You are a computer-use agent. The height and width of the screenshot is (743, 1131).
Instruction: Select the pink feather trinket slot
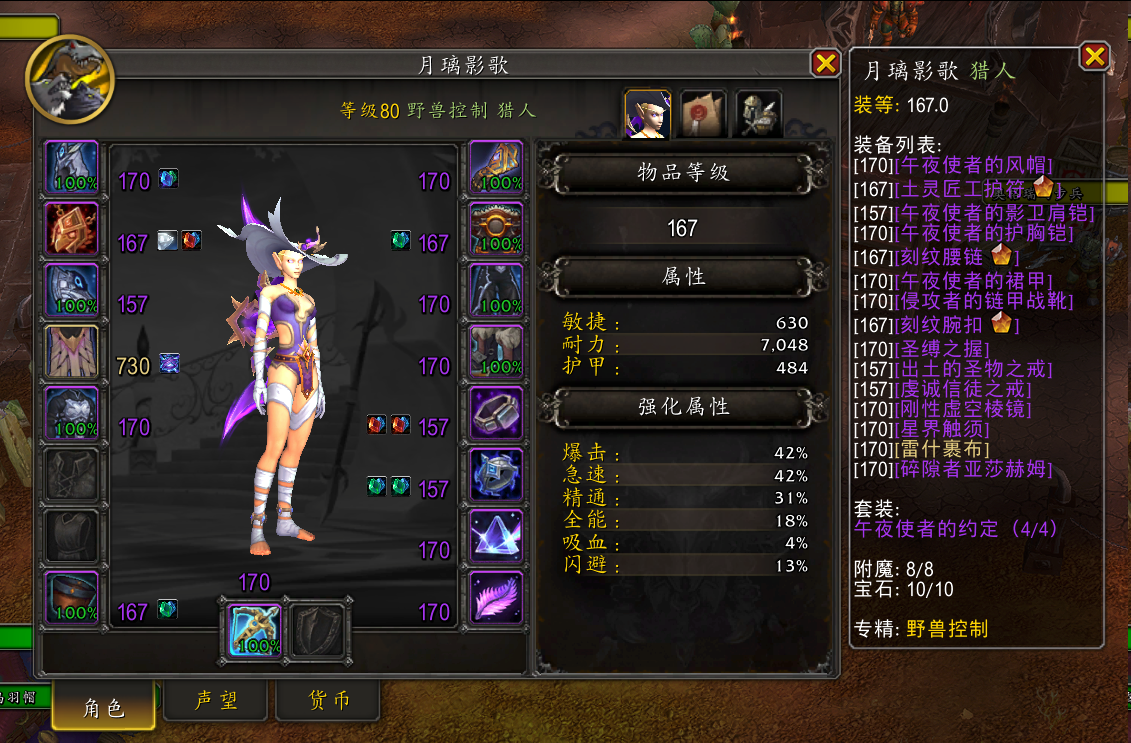pos(496,598)
